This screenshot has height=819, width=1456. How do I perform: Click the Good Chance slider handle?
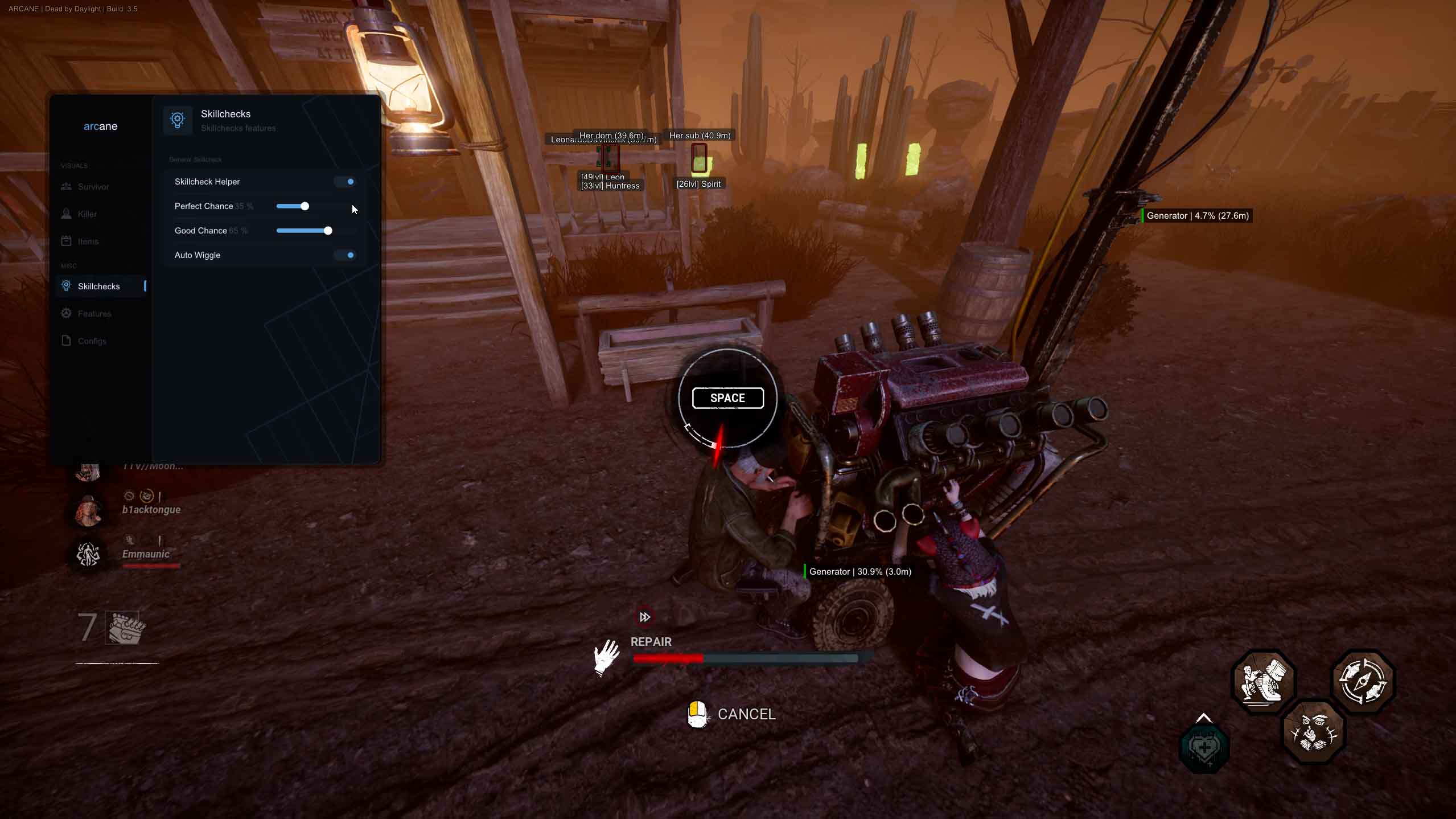point(328,231)
